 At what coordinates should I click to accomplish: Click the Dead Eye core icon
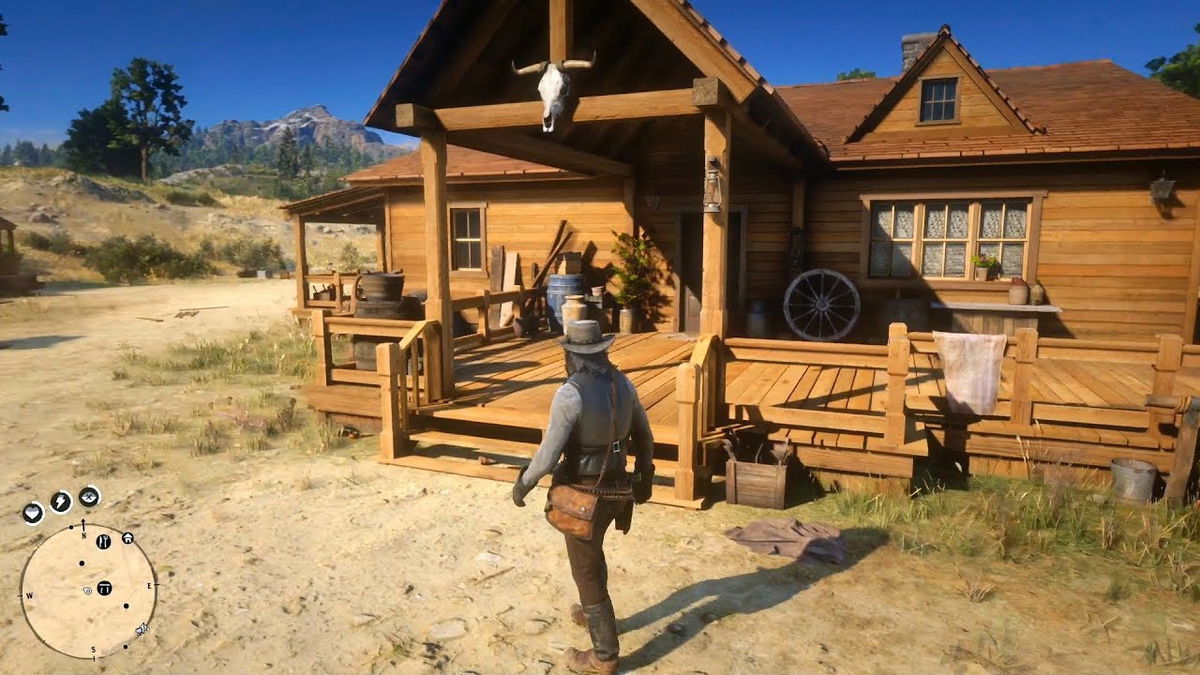tap(89, 496)
